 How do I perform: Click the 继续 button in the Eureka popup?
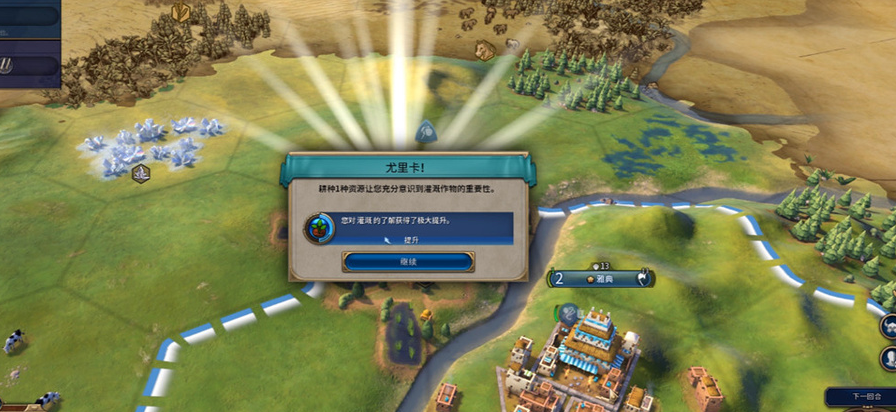407,262
